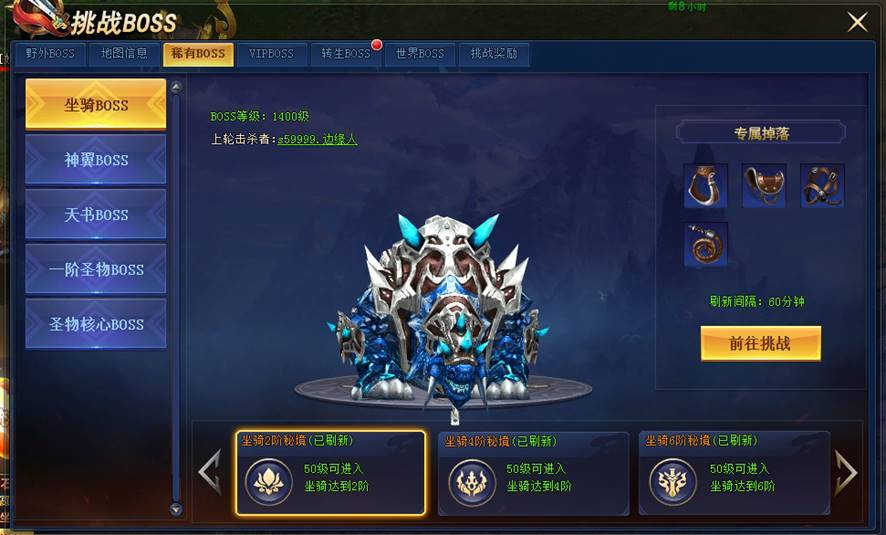Click the 前往挑战 button

click(x=760, y=343)
